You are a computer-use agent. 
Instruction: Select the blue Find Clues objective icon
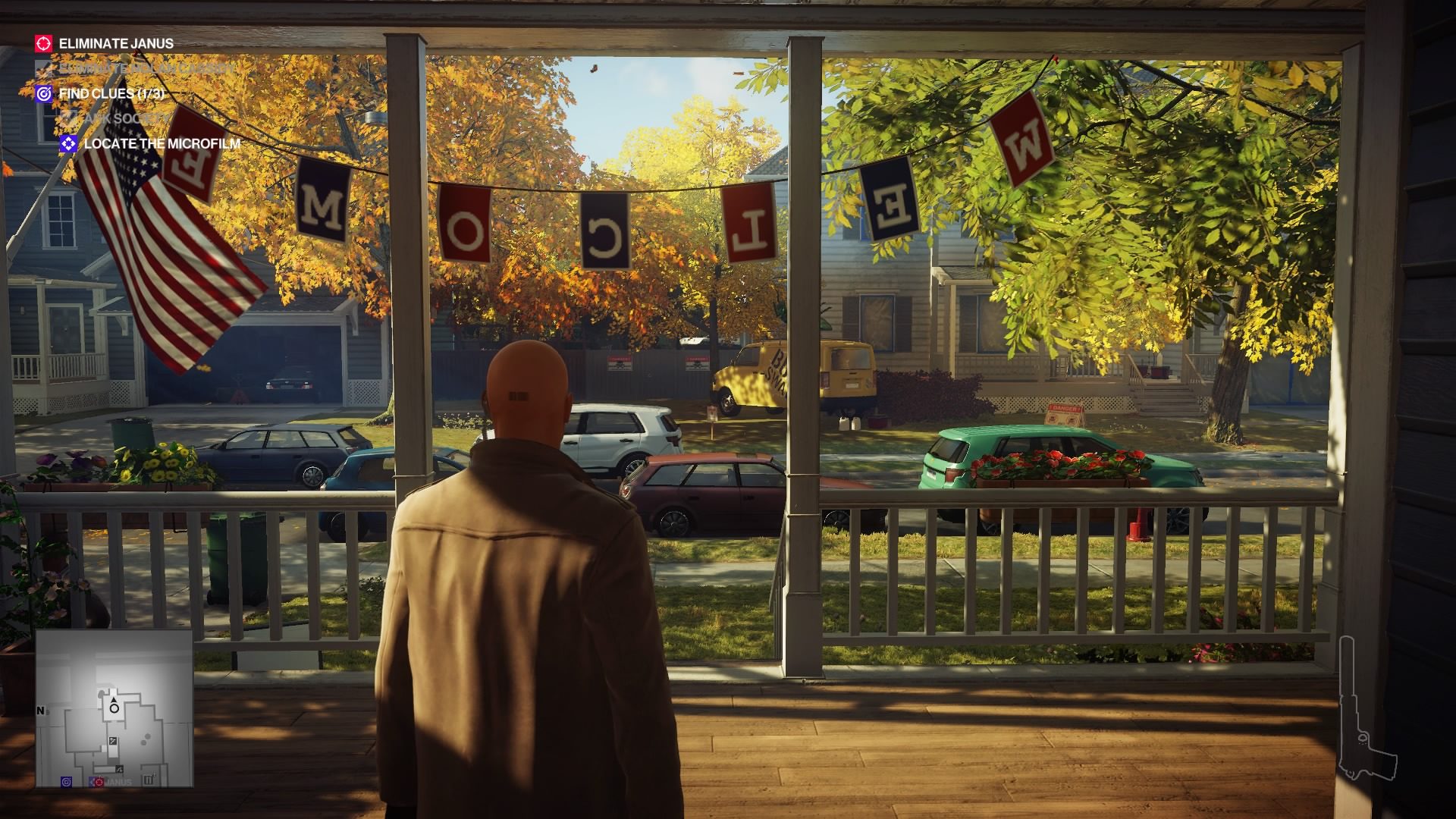click(x=43, y=94)
